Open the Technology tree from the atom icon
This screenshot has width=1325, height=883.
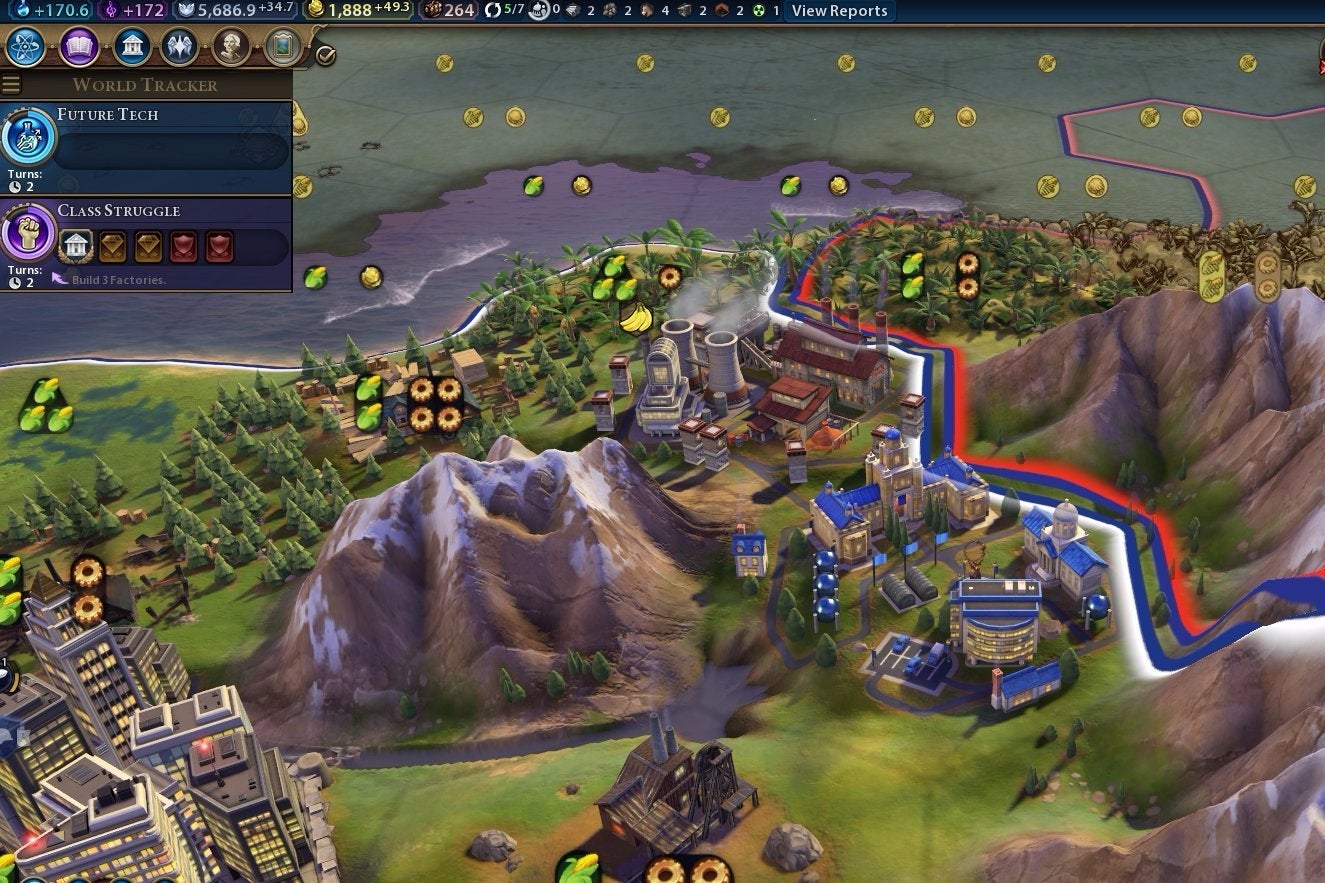[25, 46]
